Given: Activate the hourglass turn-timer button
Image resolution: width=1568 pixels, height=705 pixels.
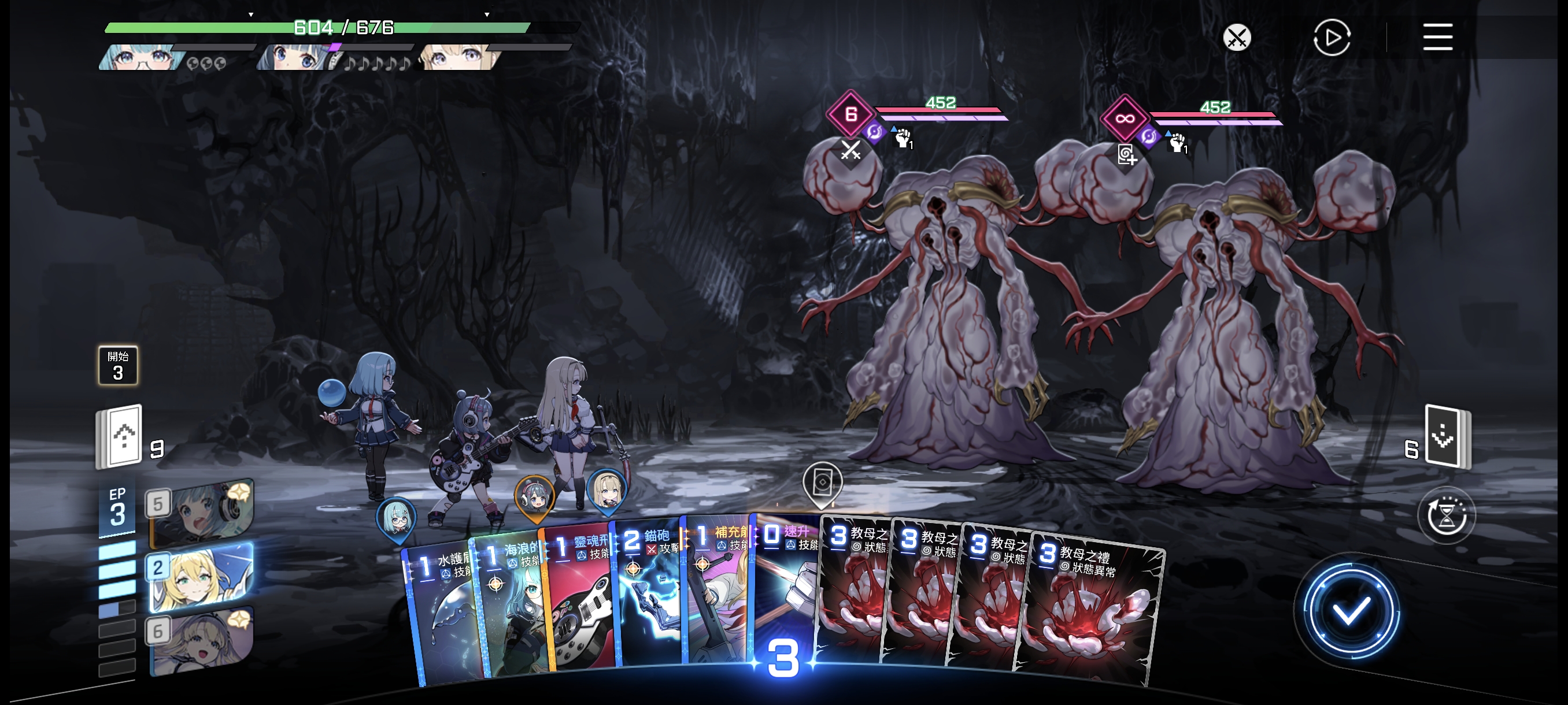Looking at the screenshot, I should coord(1445,517).
